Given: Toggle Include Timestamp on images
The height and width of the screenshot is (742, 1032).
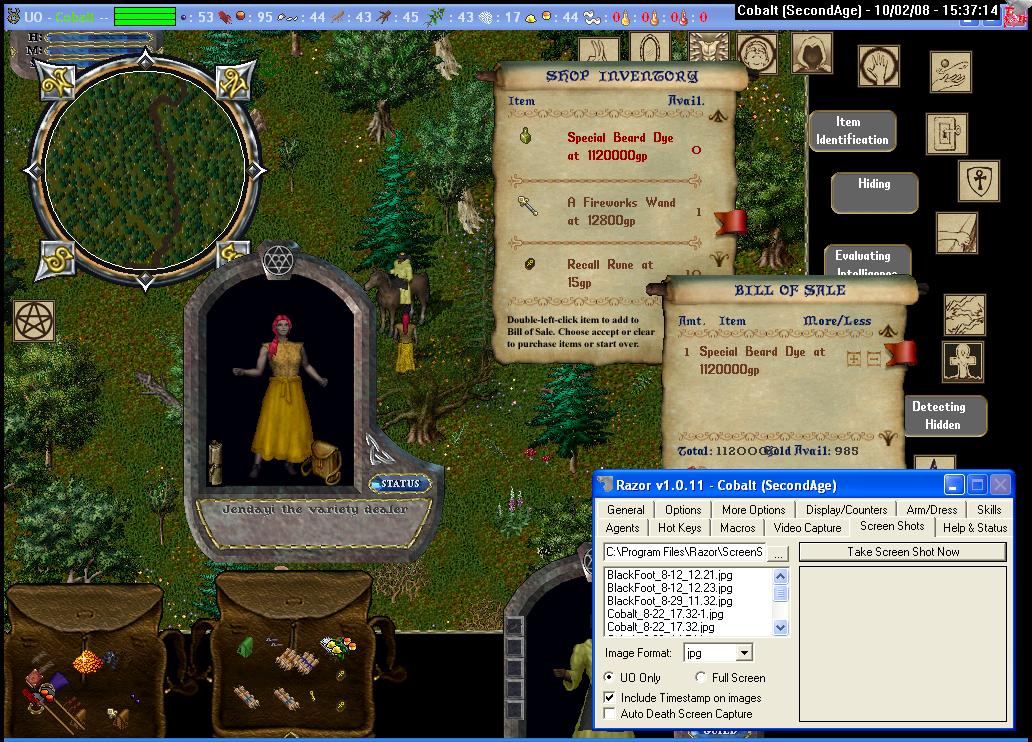Looking at the screenshot, I should pos(611,698).
